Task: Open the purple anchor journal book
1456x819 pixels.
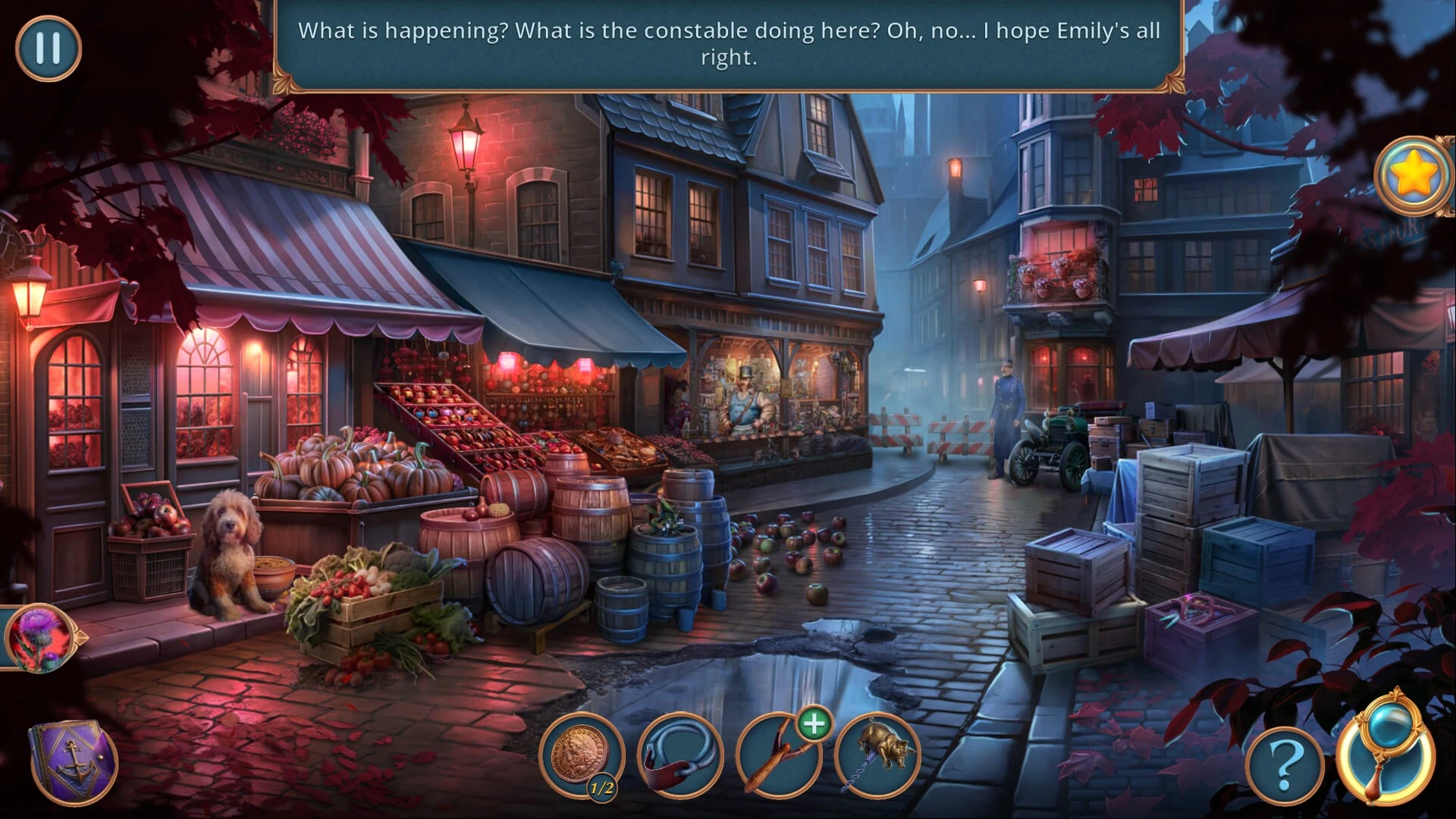Action: 74,761
